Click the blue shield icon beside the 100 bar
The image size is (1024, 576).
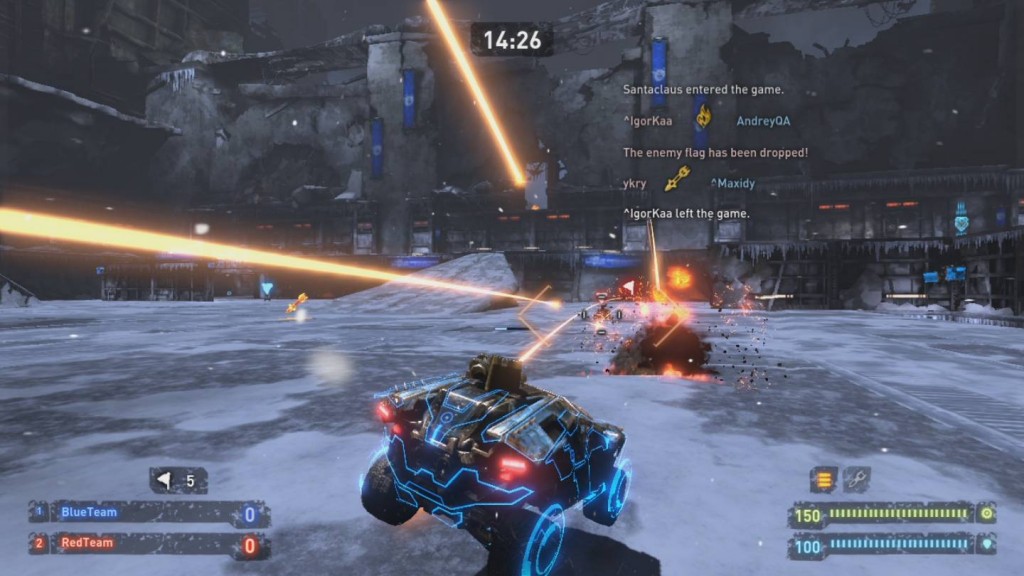986,545
